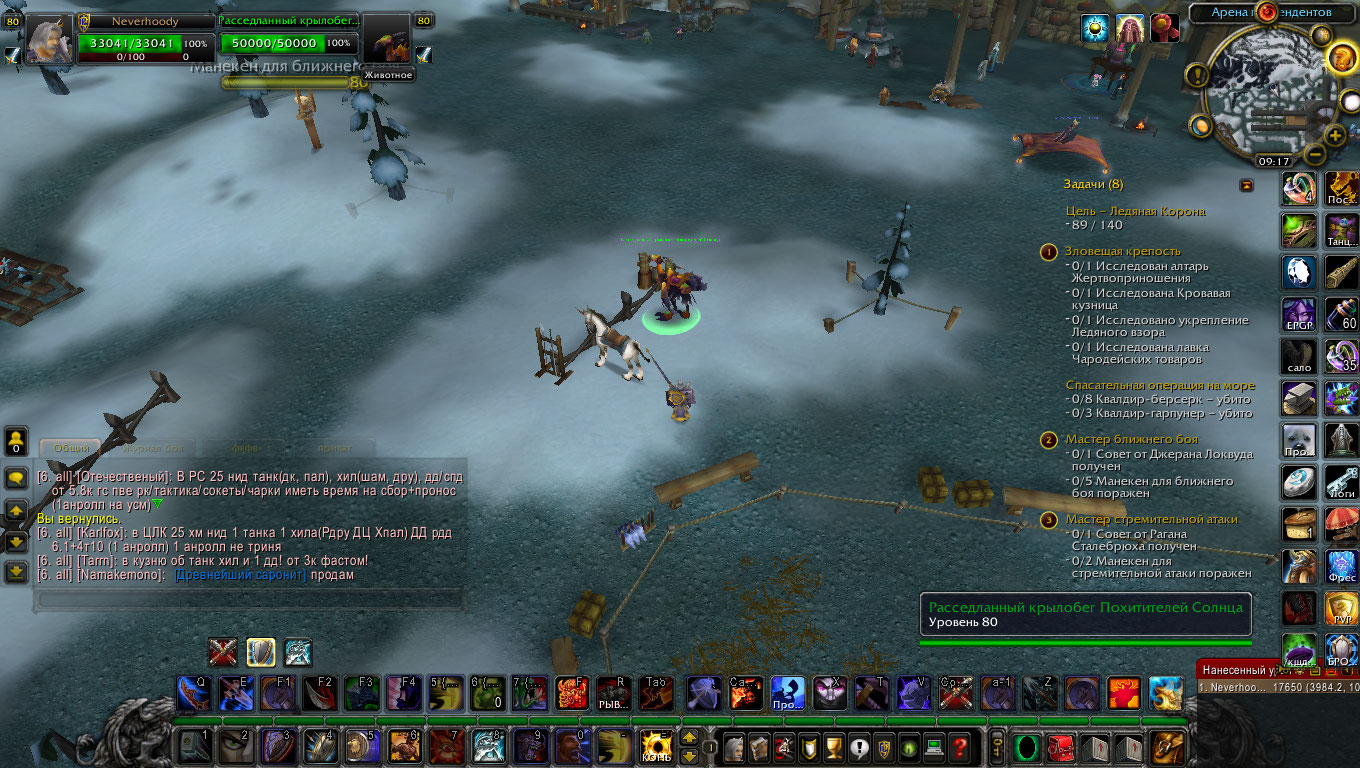
Task: Open the chat menu speech bubble button
Action: (16, 478)
